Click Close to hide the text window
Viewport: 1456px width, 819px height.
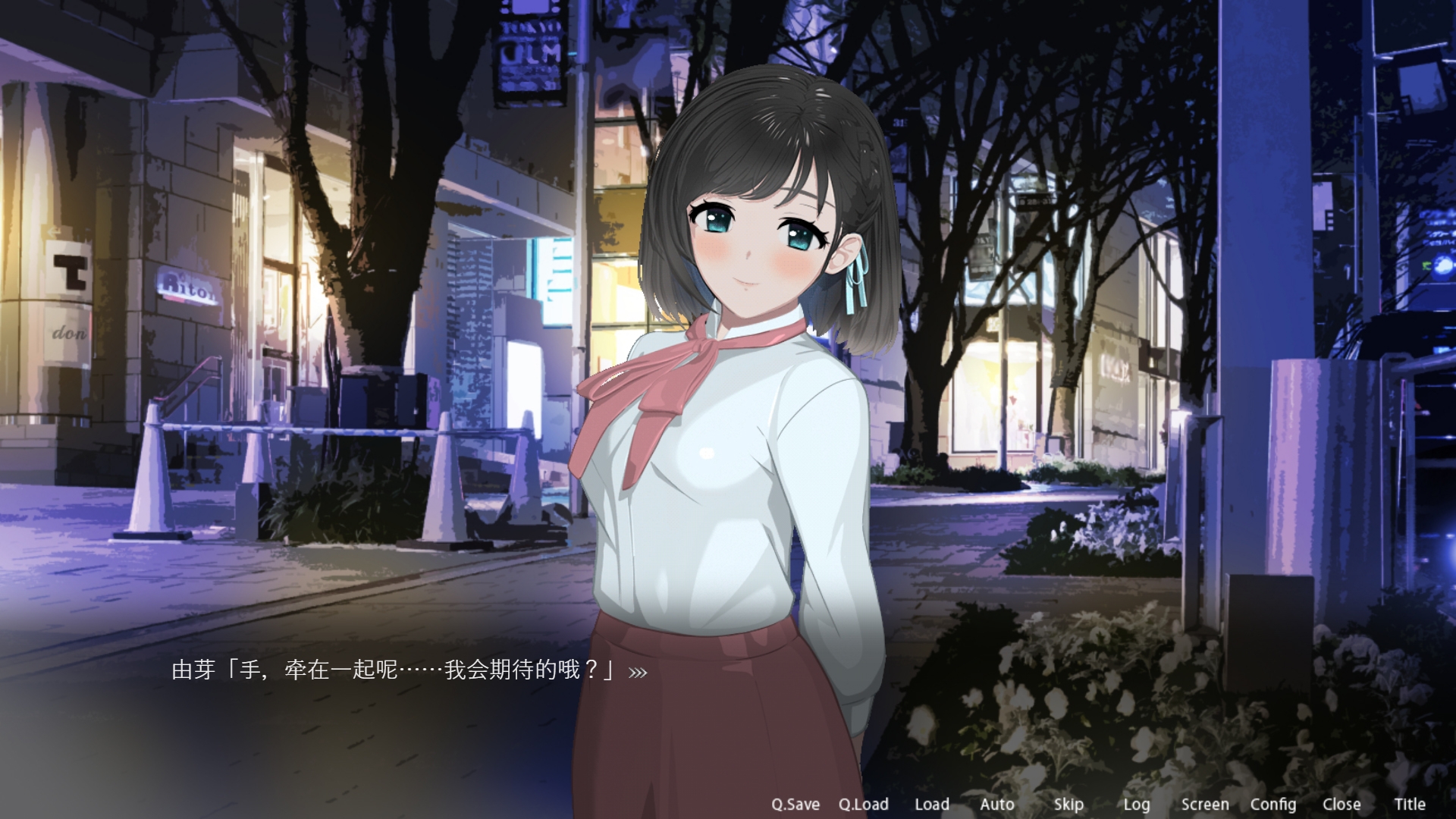(1343, 804)
